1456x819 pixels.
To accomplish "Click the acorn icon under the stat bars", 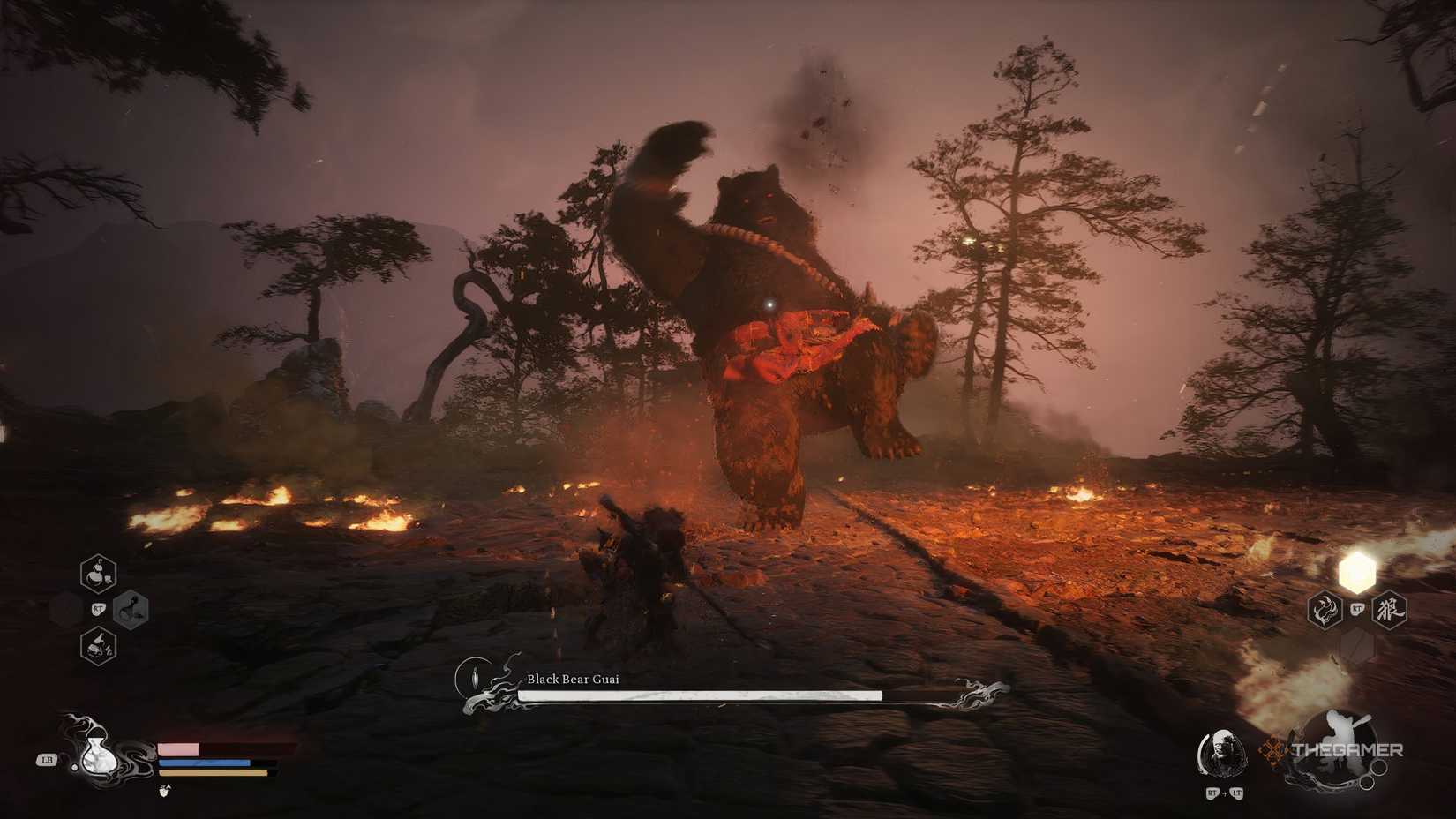I will (164, 789).
